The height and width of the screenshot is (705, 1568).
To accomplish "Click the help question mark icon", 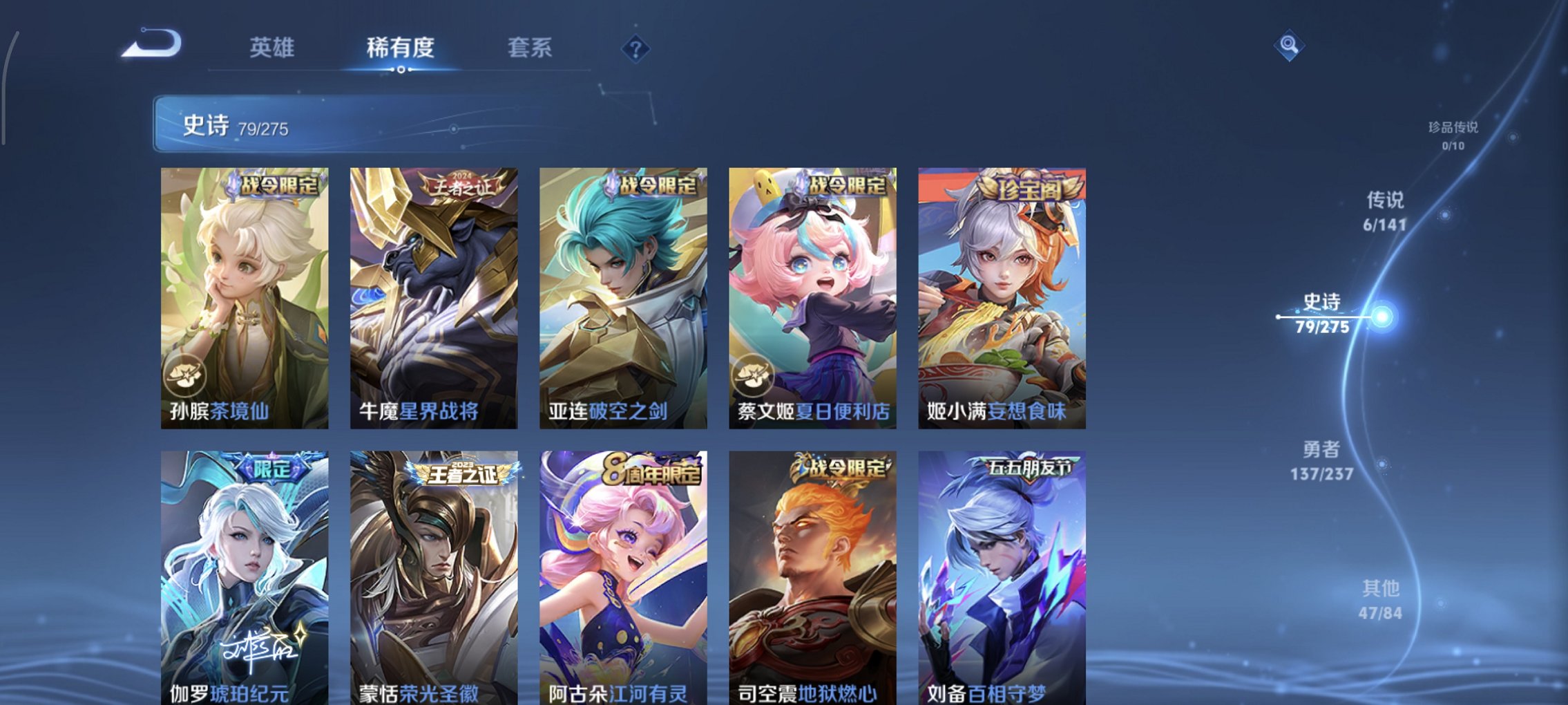I will tap(635, 48).
